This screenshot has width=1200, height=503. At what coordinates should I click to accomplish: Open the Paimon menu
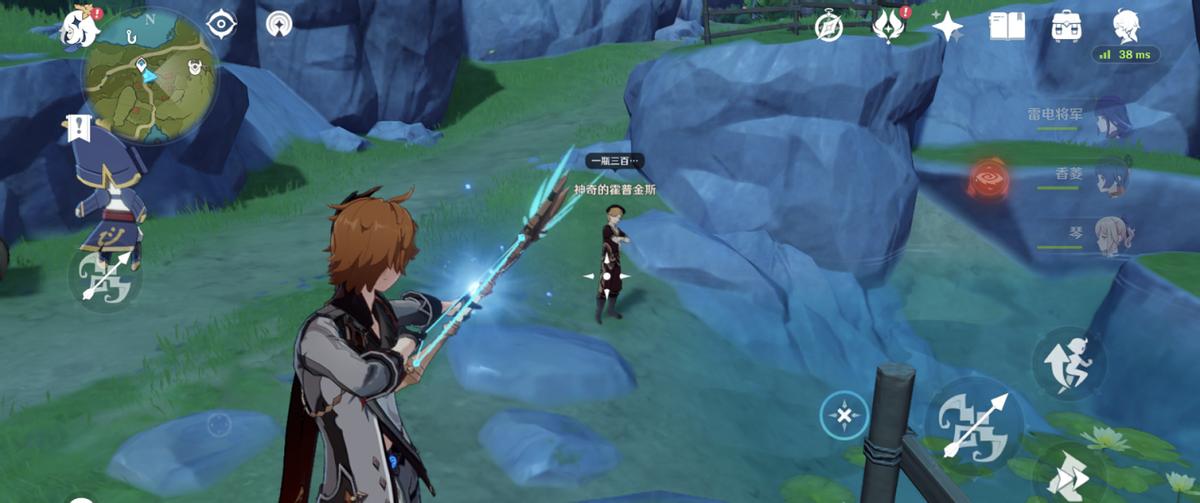click(x=77, y=26)
